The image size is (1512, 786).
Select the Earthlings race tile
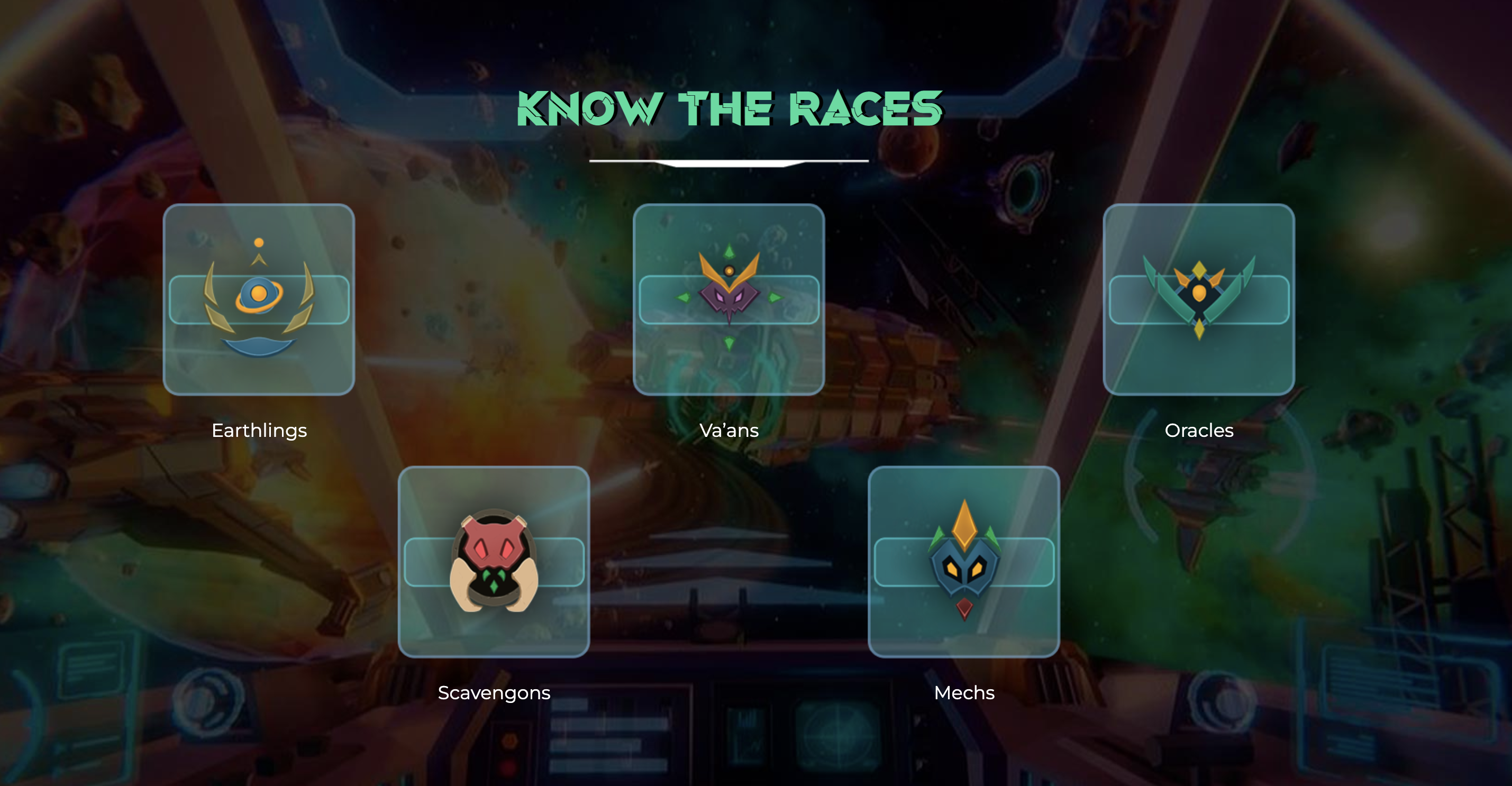point(259,299)
